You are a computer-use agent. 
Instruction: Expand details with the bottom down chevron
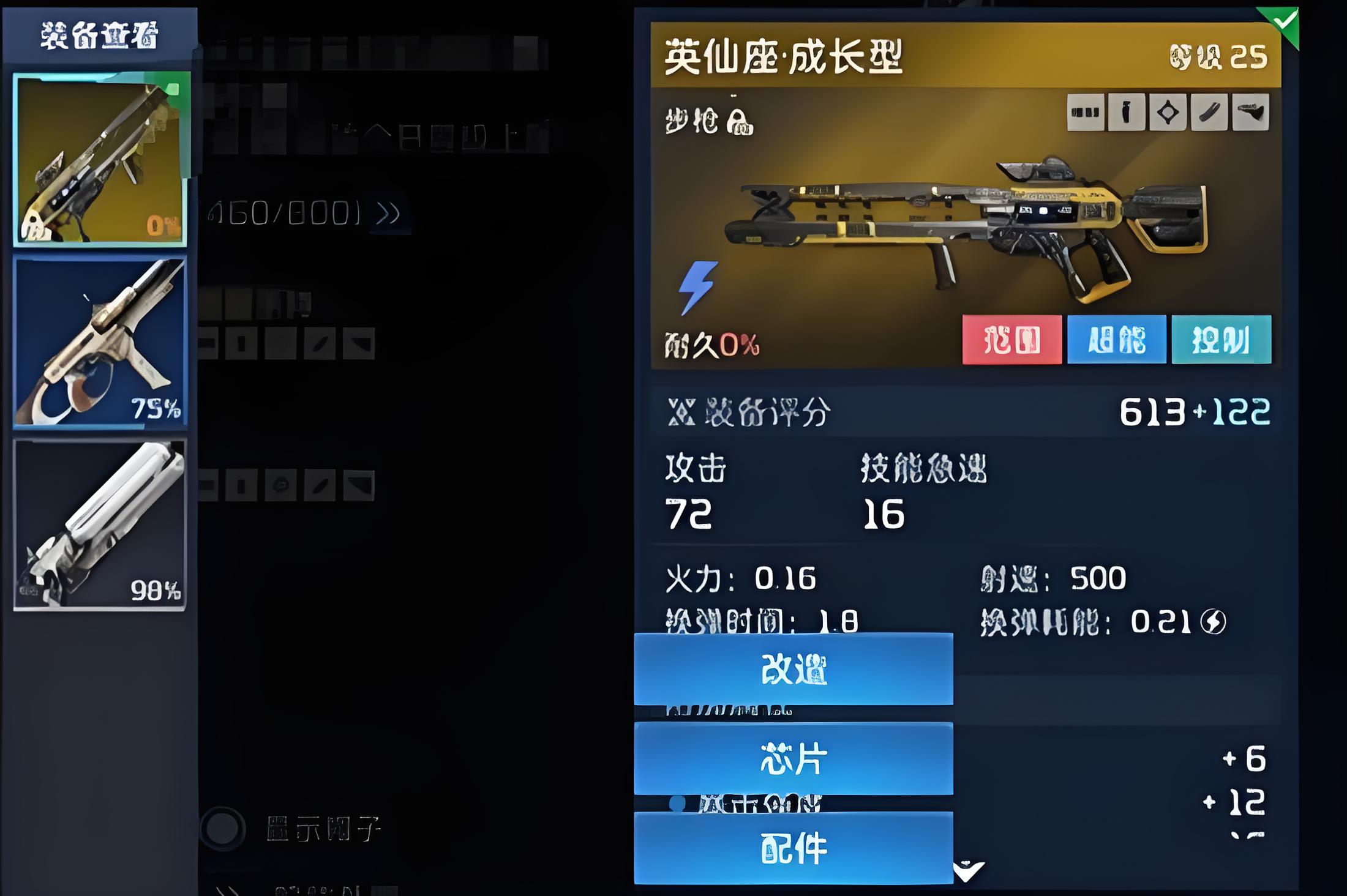[x=969, y=870]
